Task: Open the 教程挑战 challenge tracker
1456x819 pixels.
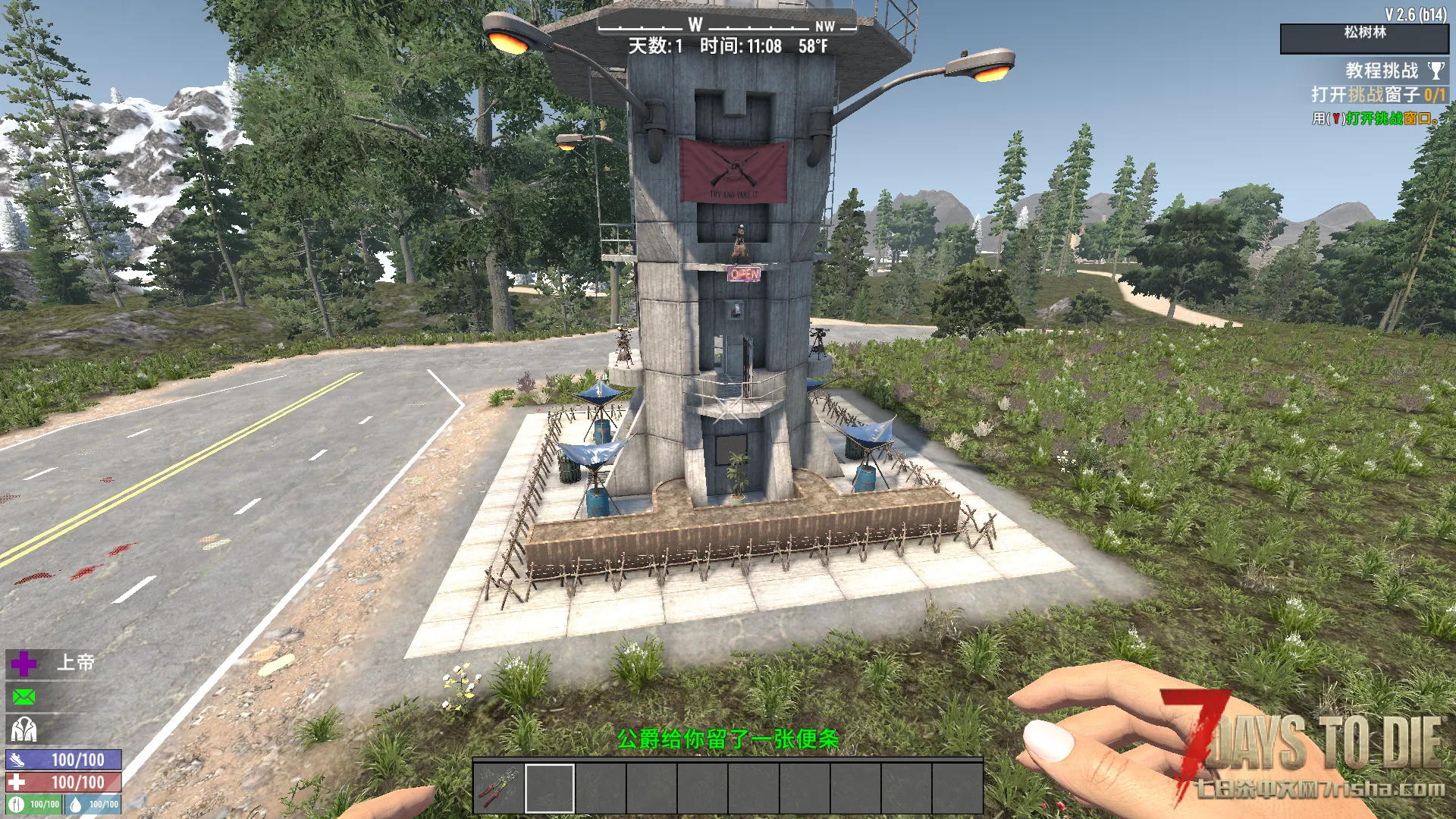Action: pos(1381,71)
